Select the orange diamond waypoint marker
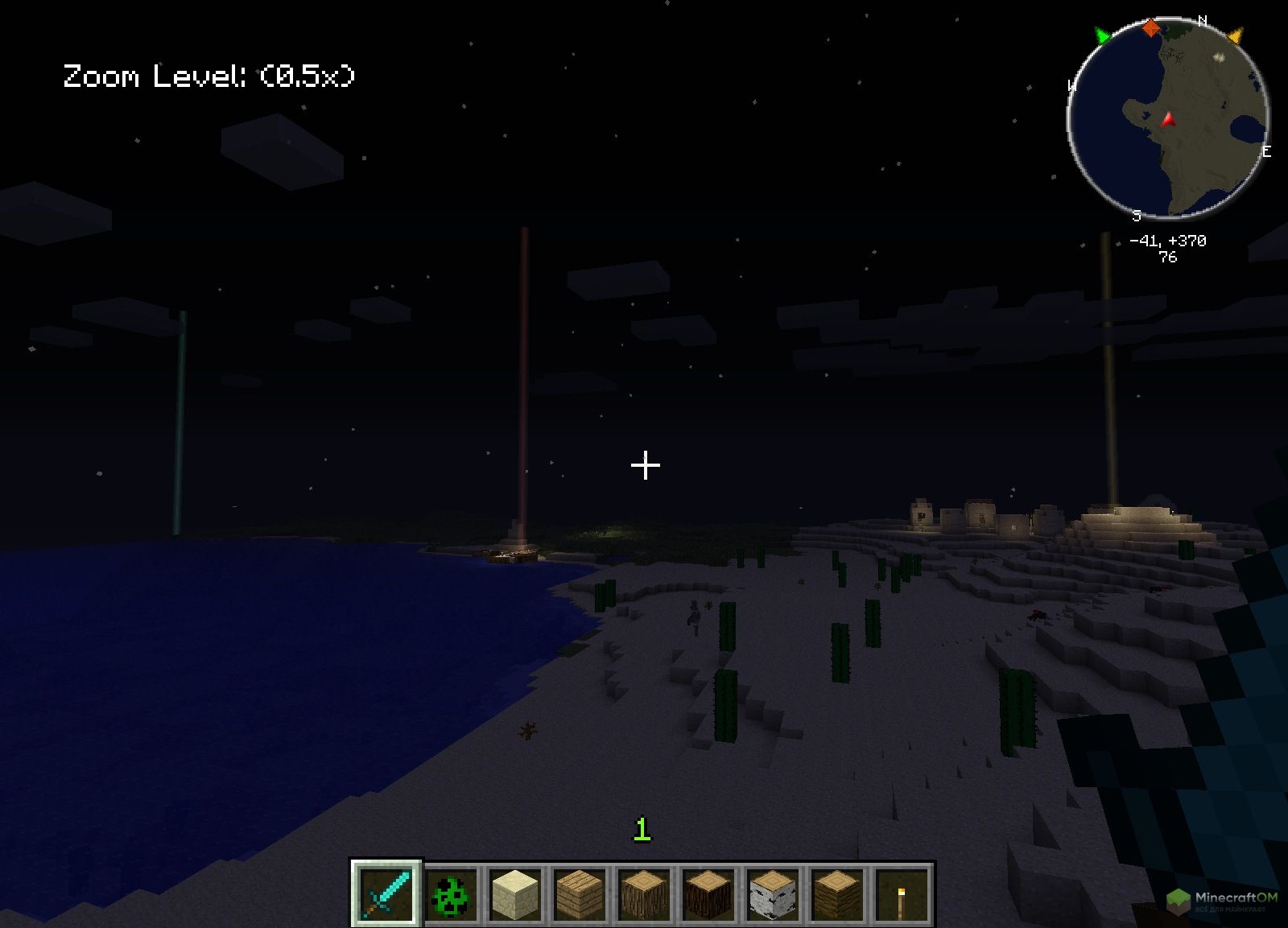The width and height of the screenshot is (1288, 928). [1151, 28]
